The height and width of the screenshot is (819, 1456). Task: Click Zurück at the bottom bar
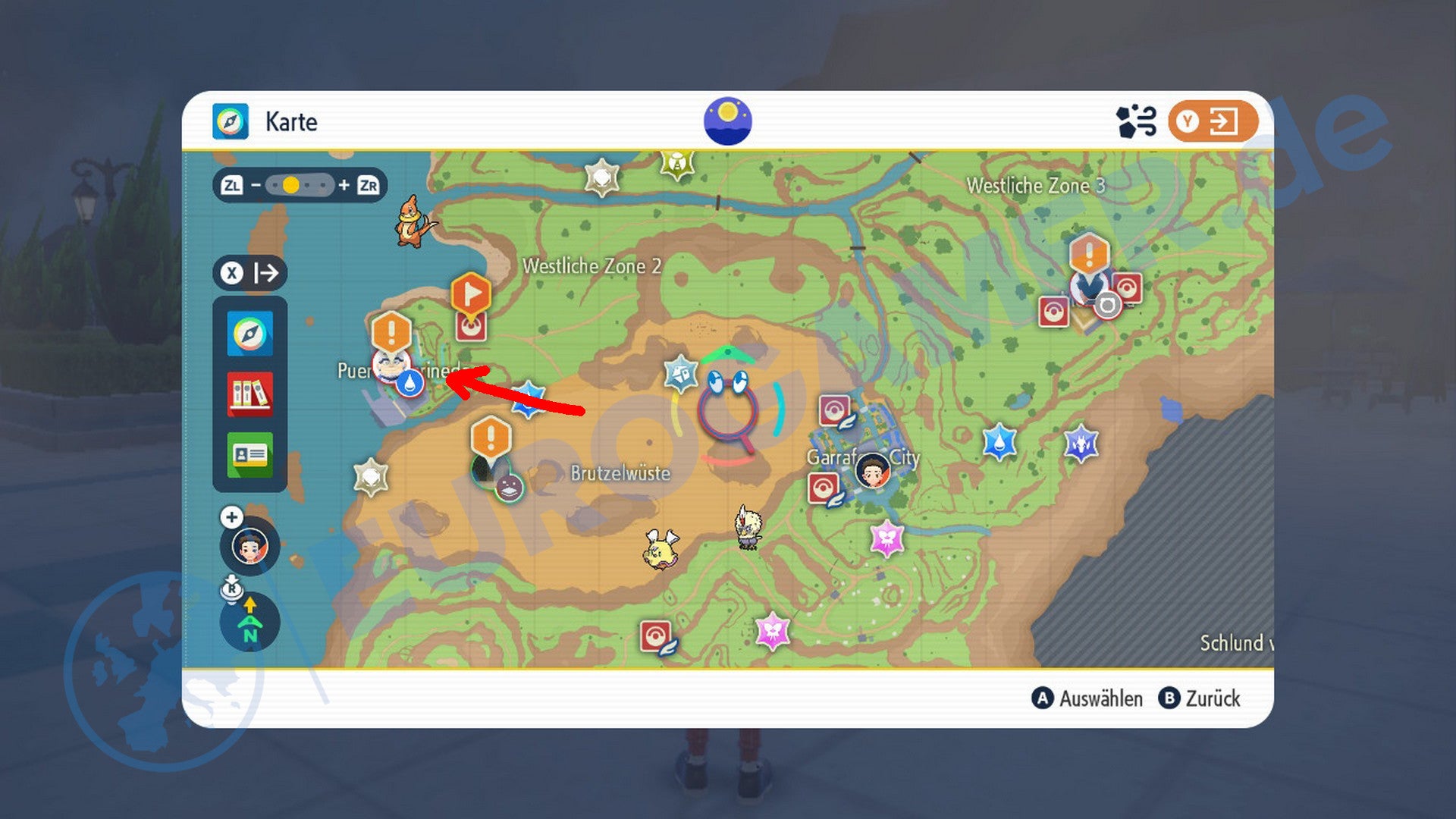point(1213,698)
